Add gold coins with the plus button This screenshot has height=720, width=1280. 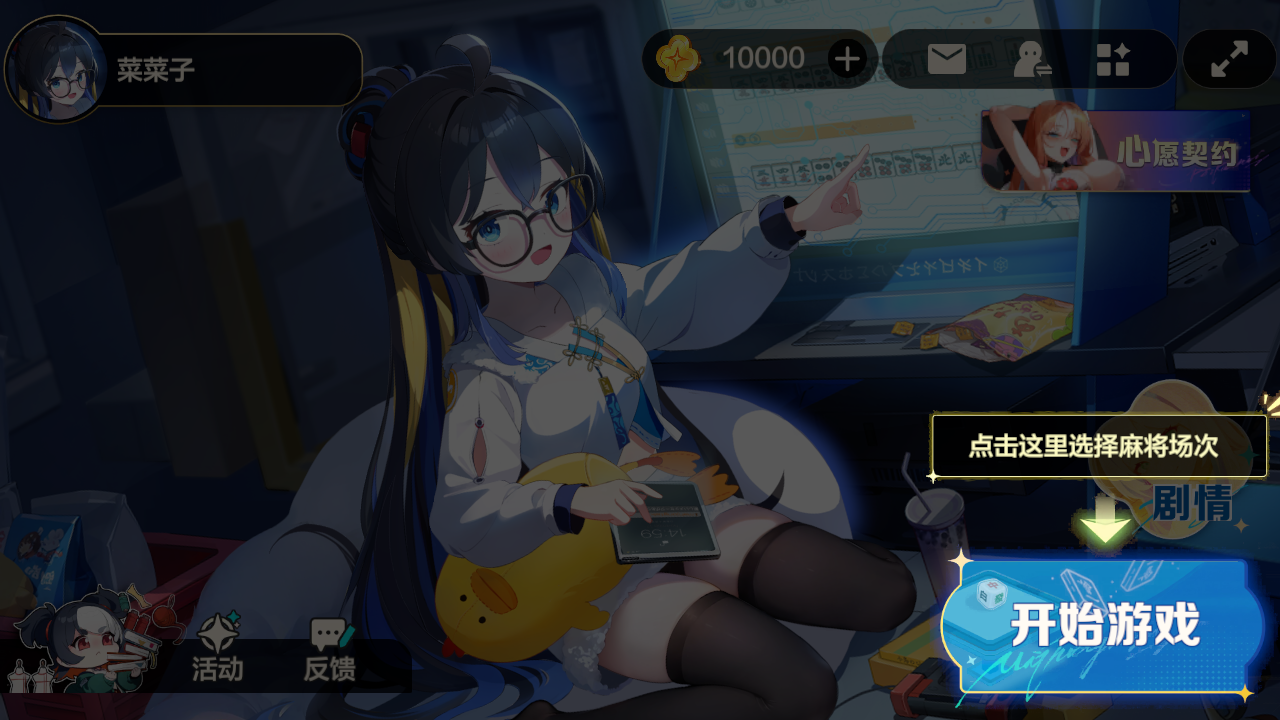click(847, 59)
